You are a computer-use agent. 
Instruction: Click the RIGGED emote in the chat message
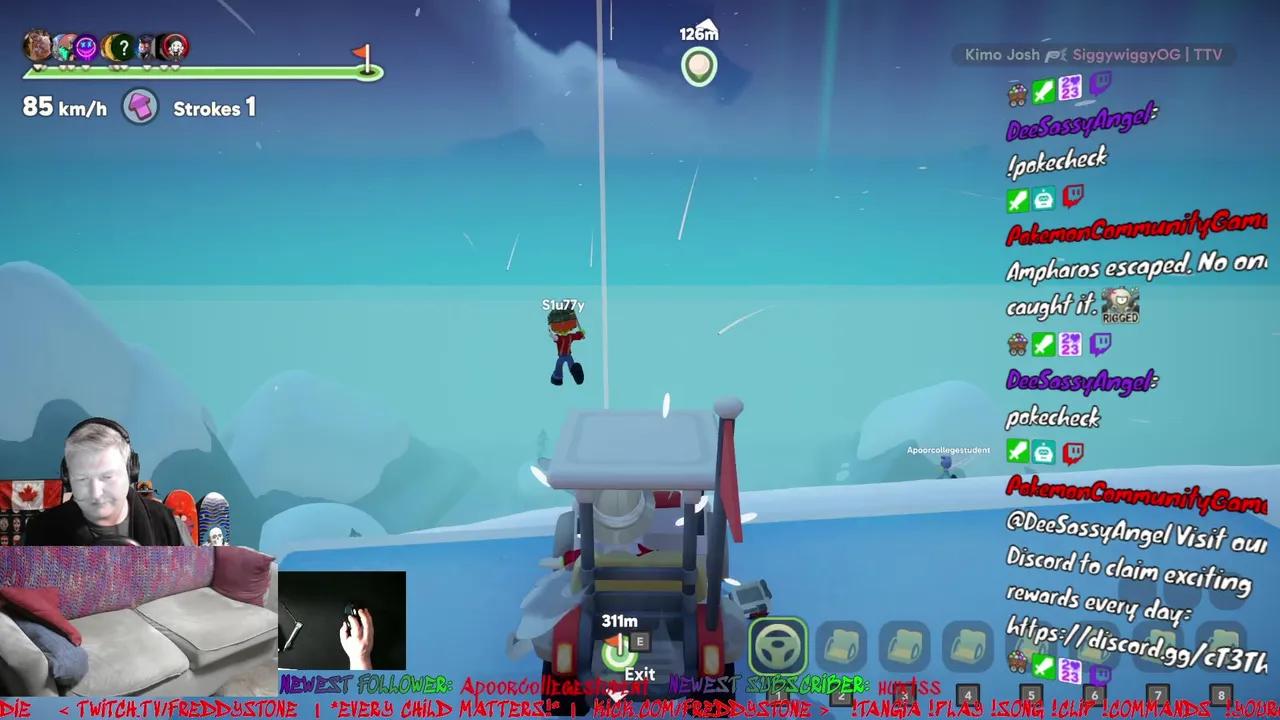pyautogui.click(x=1121, y=303)
